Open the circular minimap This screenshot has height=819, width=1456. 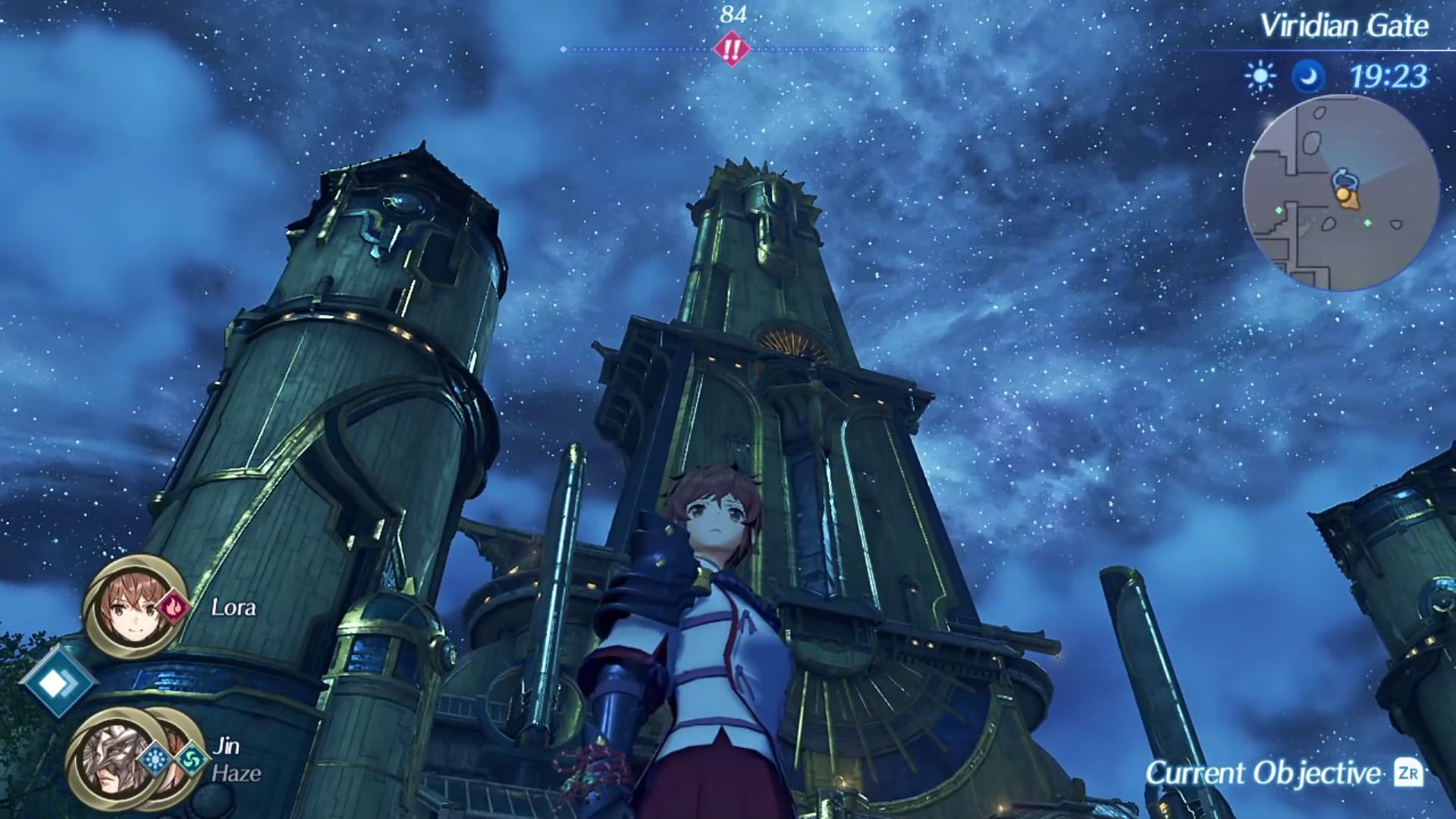coord(1341,193)
